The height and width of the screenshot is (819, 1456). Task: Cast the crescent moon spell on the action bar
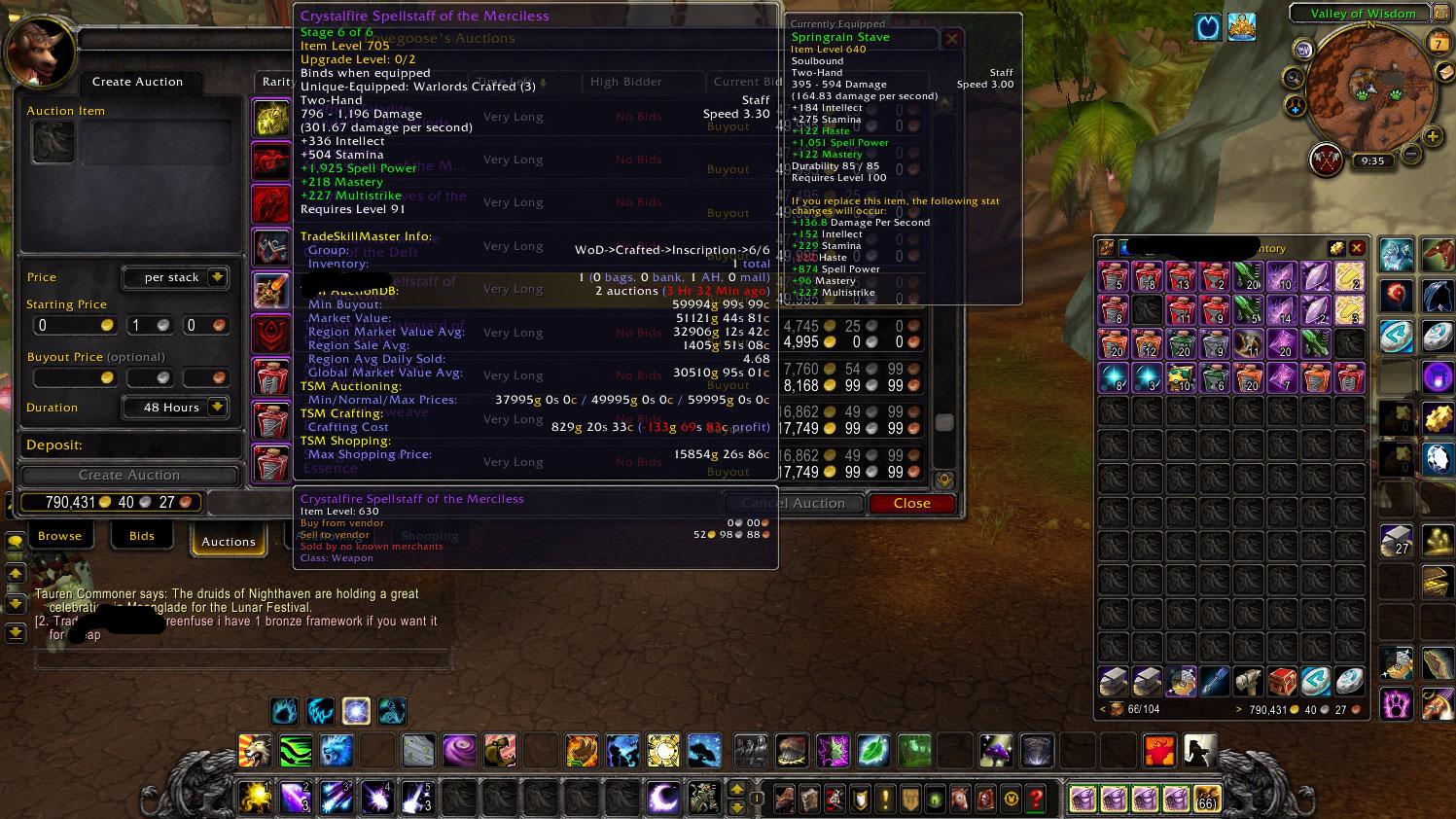[x=662, y=798]
